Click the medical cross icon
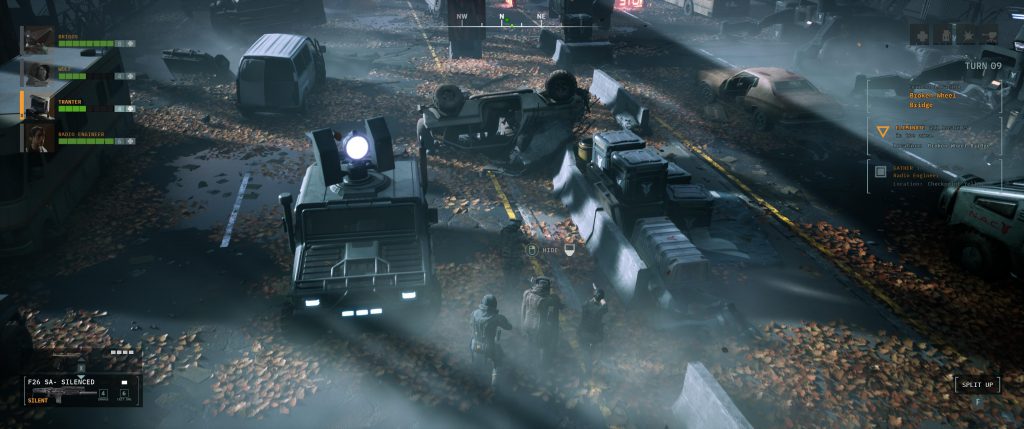Image resolution: width=1024 pixels, height=429 pixels. click(919, 35)
